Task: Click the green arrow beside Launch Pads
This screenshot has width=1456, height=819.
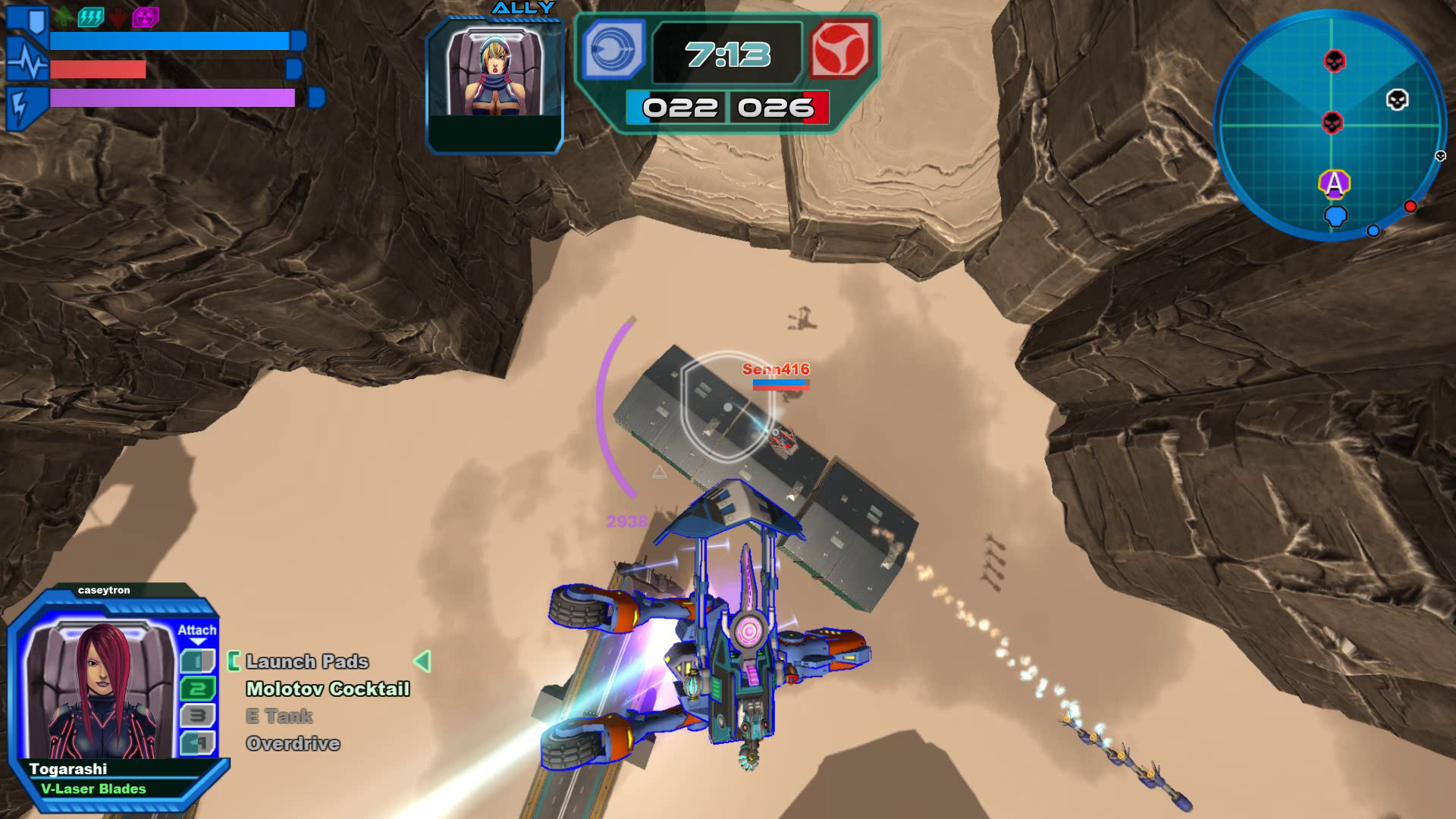Action: coord(422,662)
